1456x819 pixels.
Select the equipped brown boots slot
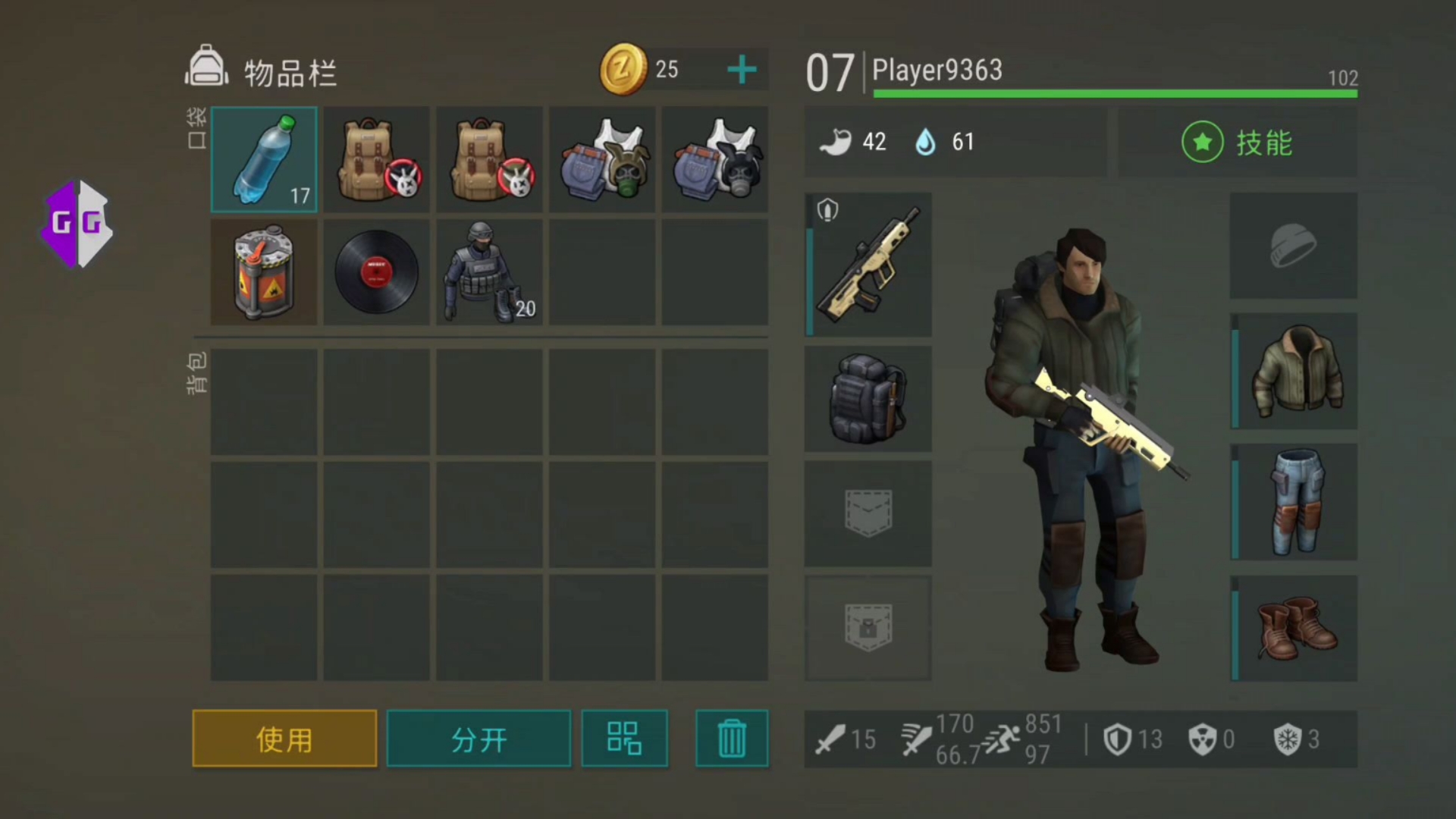1294,628
